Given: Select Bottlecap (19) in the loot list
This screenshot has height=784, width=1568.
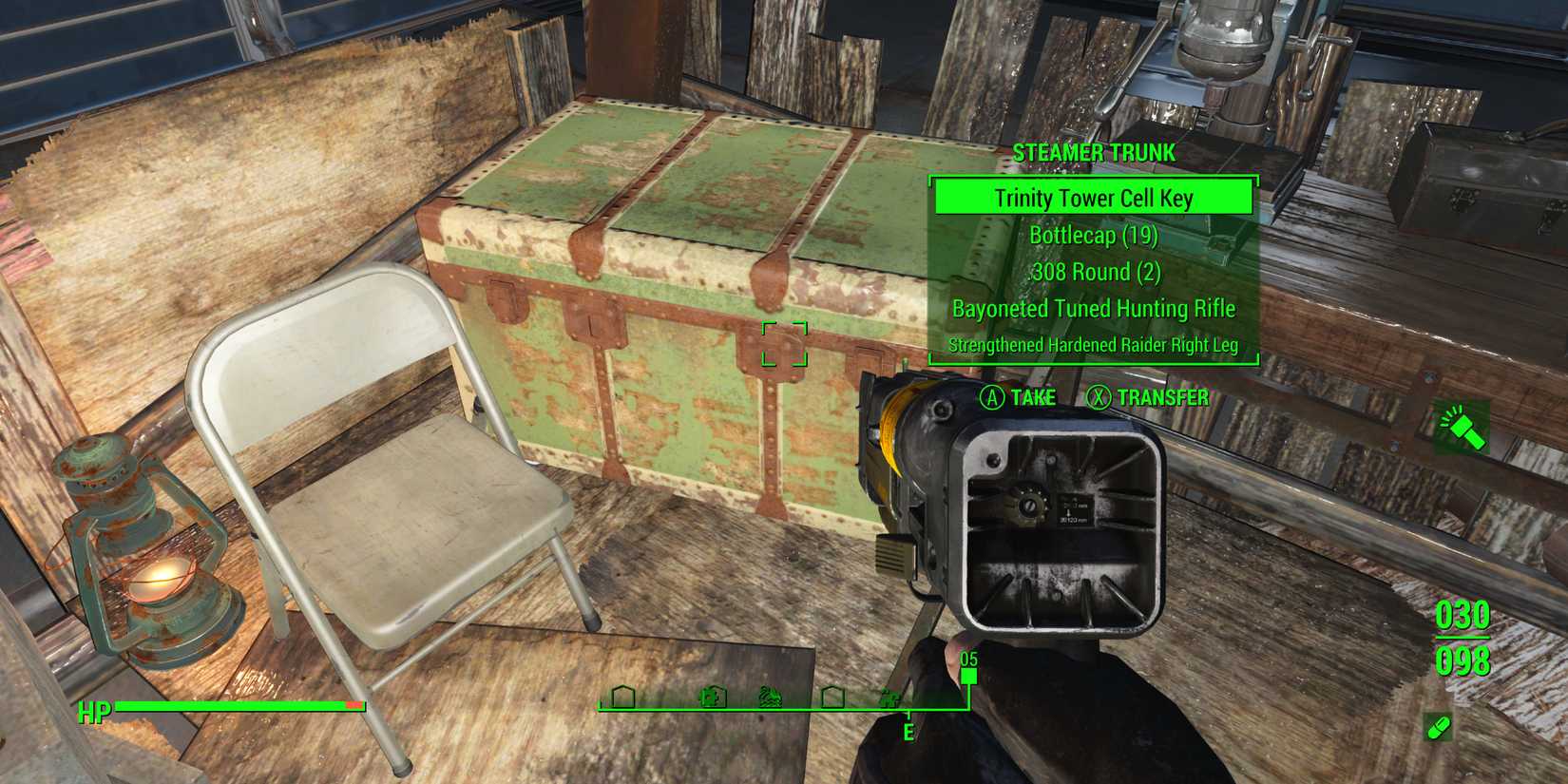Looking at the screenshot, I should [x=1094, y=236].
